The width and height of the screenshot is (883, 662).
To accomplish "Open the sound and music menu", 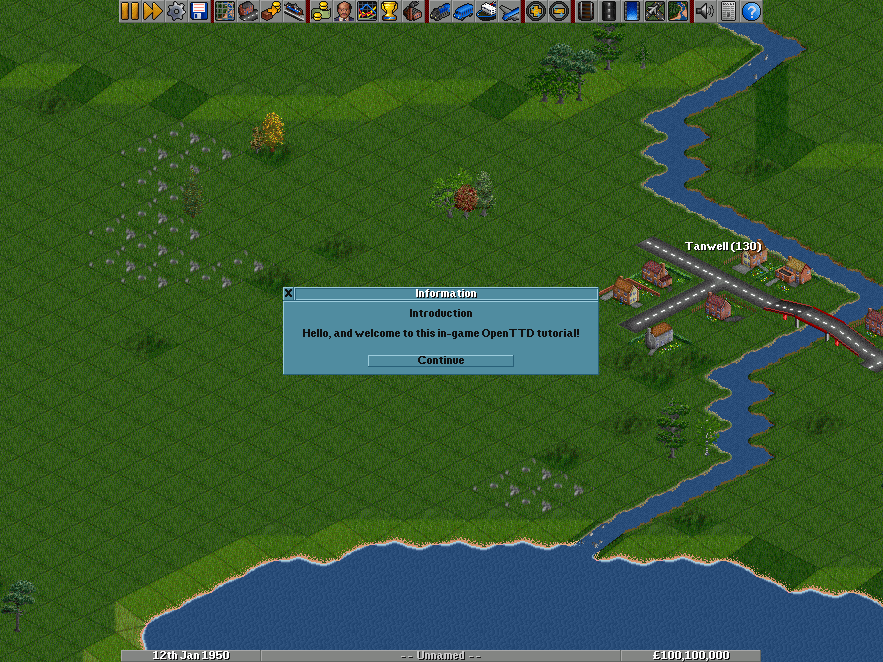I will coord(705,11).
